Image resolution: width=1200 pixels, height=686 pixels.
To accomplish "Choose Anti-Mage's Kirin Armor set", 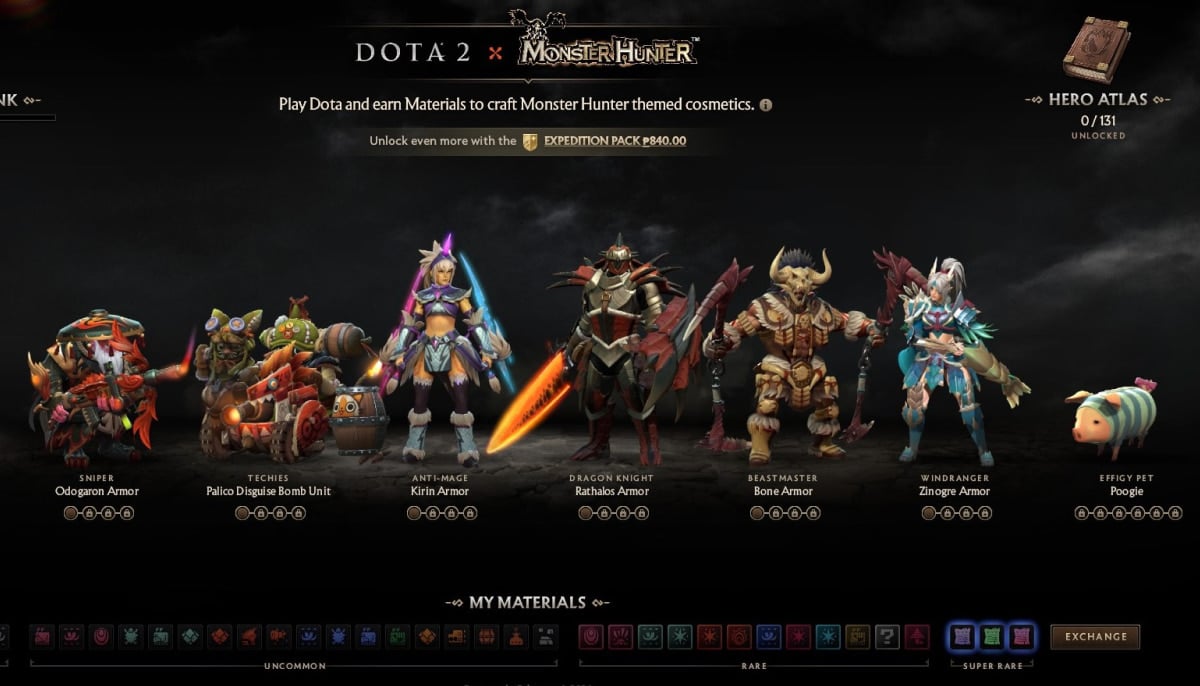I will point(440,360).
